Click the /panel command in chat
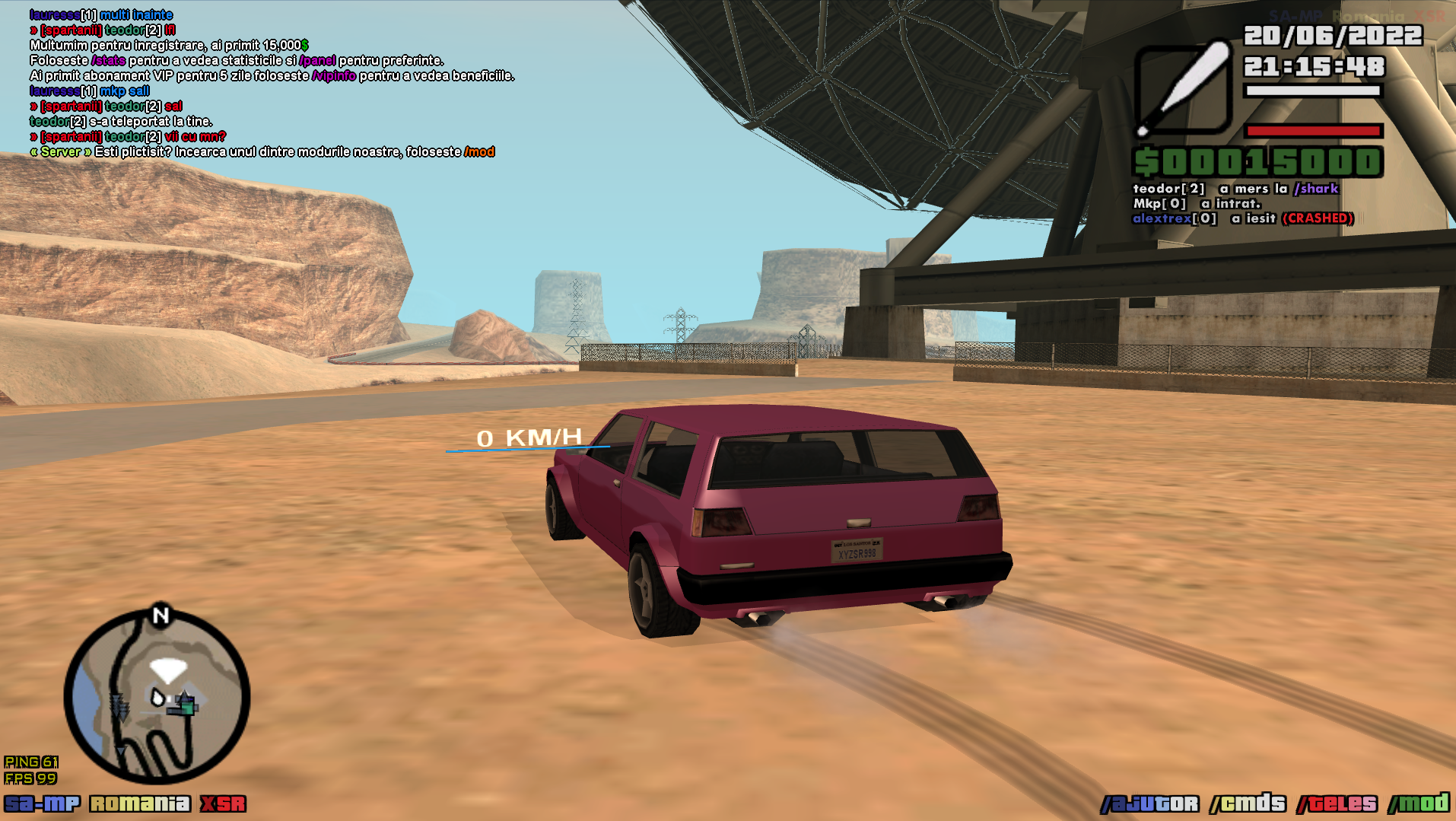This screenshot has width=1456, height=821. (317, 61)
